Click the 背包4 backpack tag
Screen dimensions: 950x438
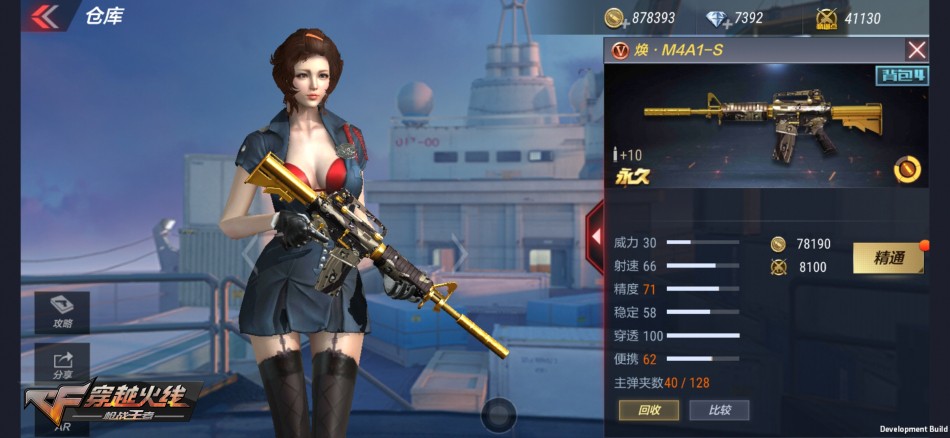tap(900, 76)
